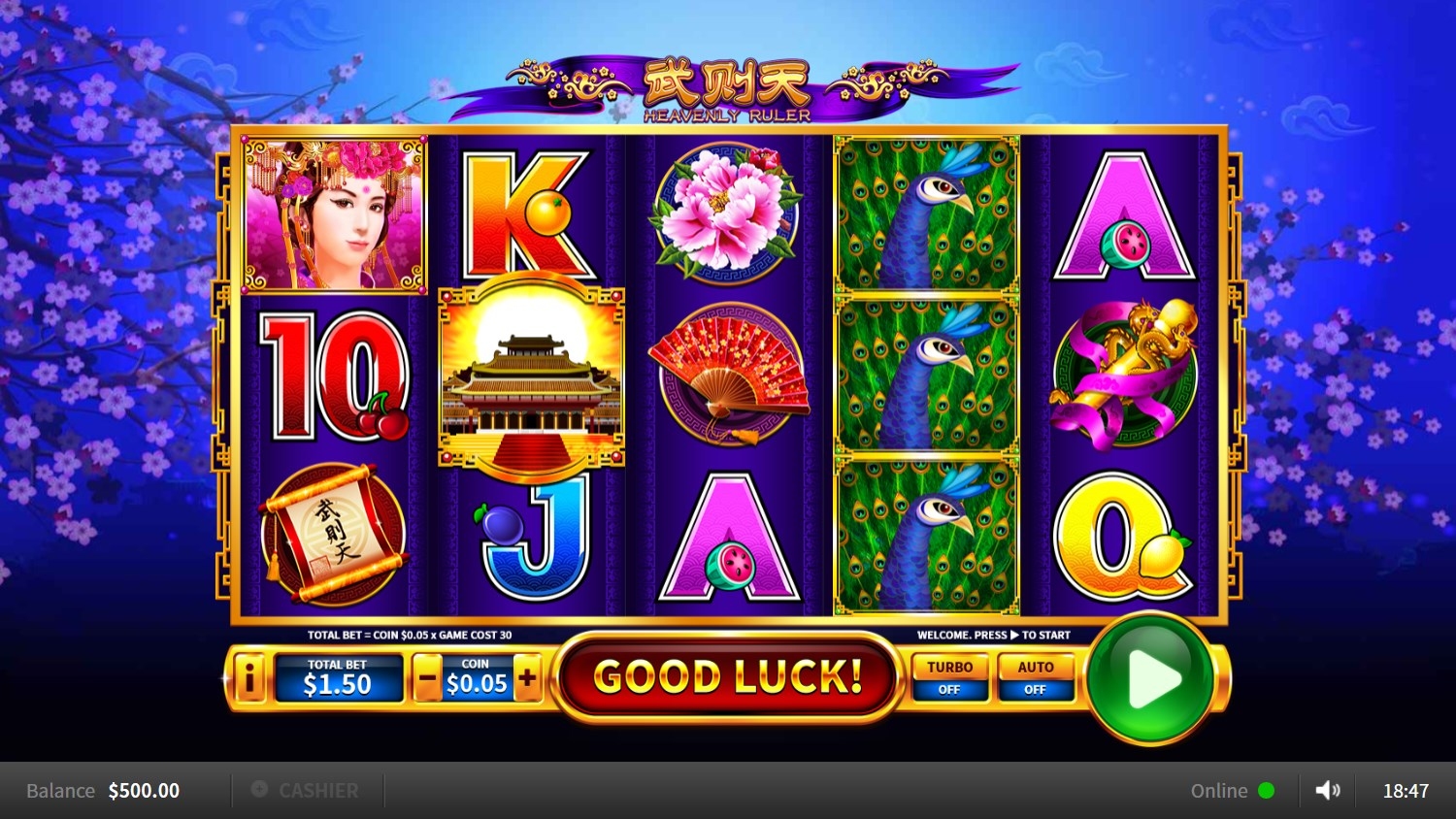Viewport: 1456px width, 819px height.
Task: Open the game info paytable
Action: [249, 678]
